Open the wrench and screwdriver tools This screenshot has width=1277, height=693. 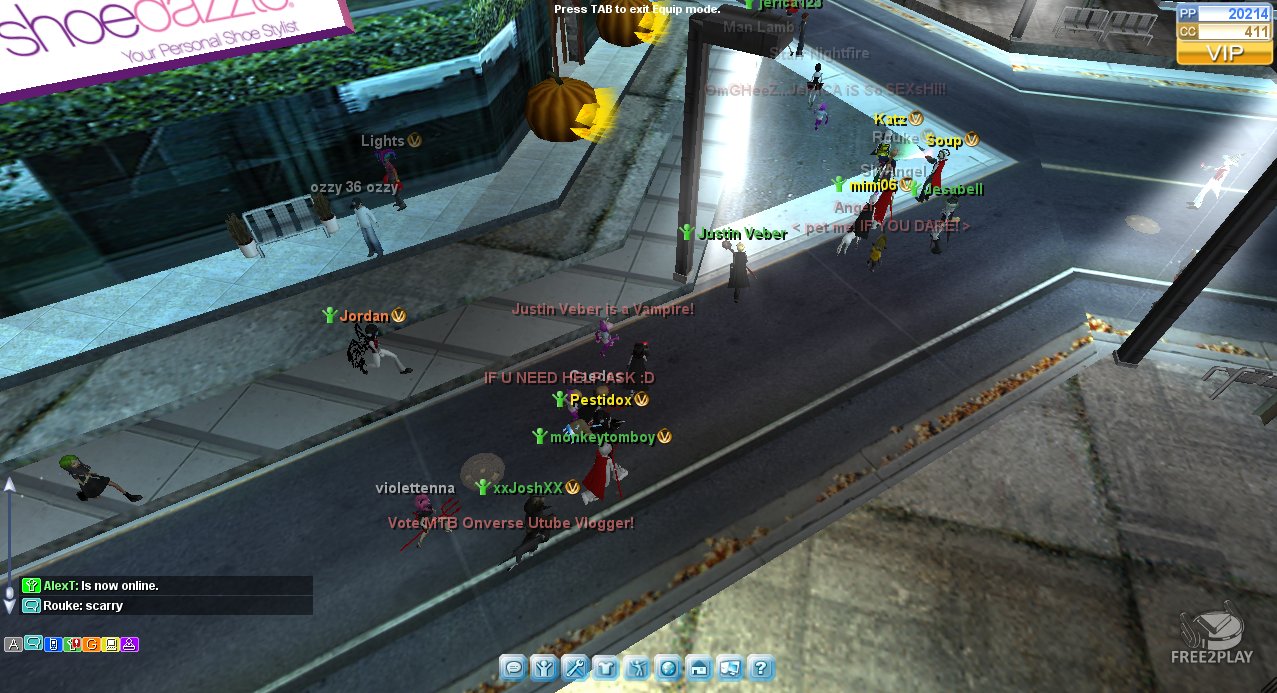575,668
